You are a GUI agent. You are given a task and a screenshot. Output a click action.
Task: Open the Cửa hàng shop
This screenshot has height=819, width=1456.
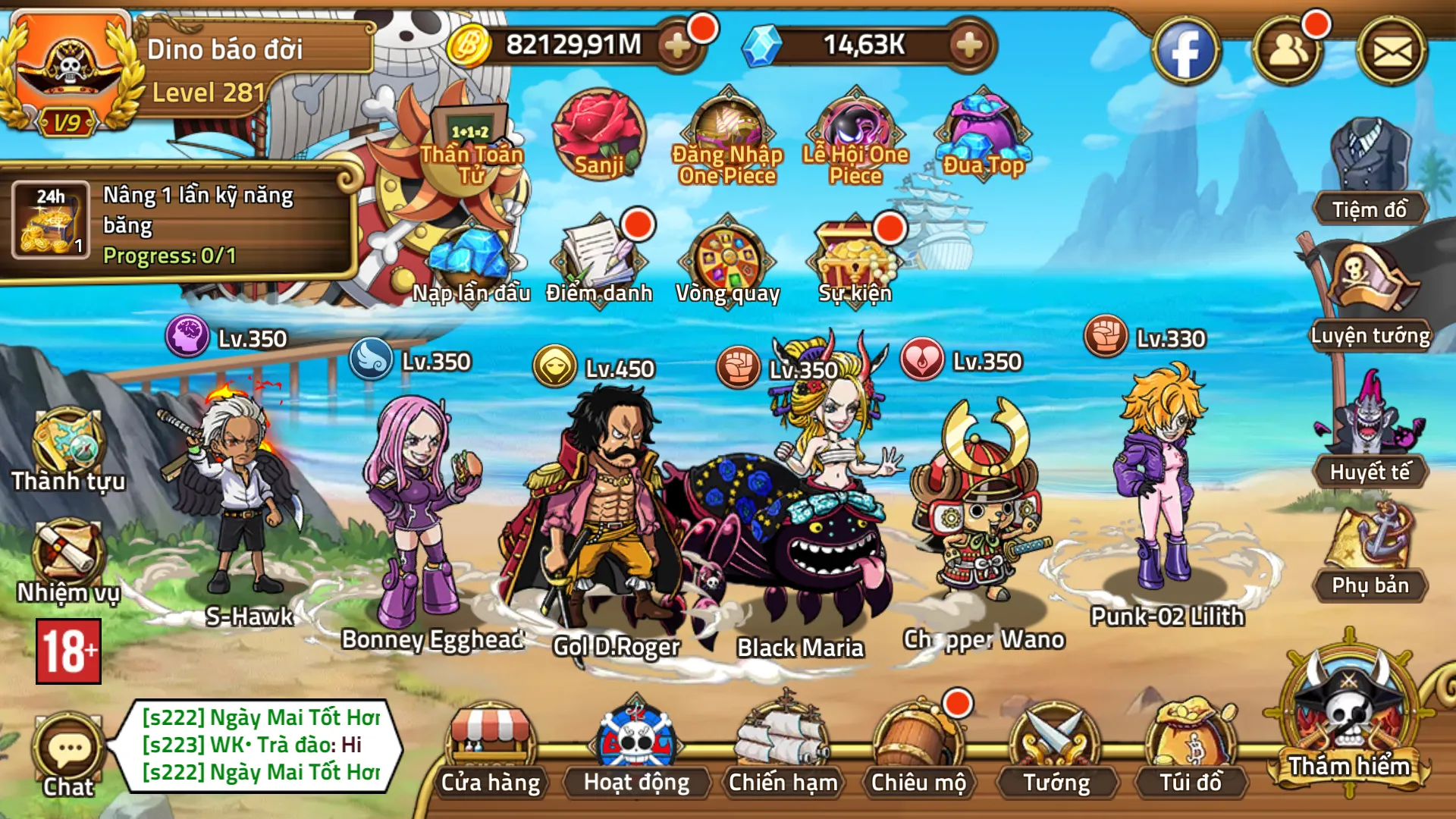point(491,747)
